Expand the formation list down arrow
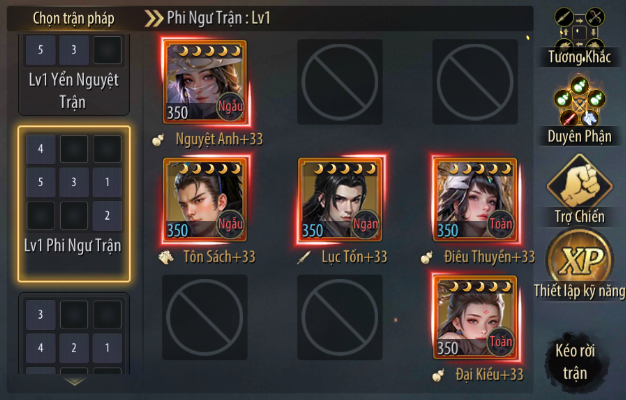The image size is (626, 400). pyautogui.click(x=75, y=381)
